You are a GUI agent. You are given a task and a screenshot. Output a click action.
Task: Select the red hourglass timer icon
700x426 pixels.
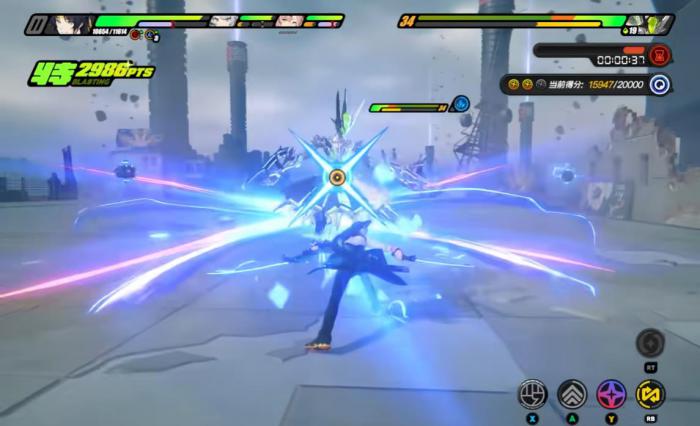[659, 54]
